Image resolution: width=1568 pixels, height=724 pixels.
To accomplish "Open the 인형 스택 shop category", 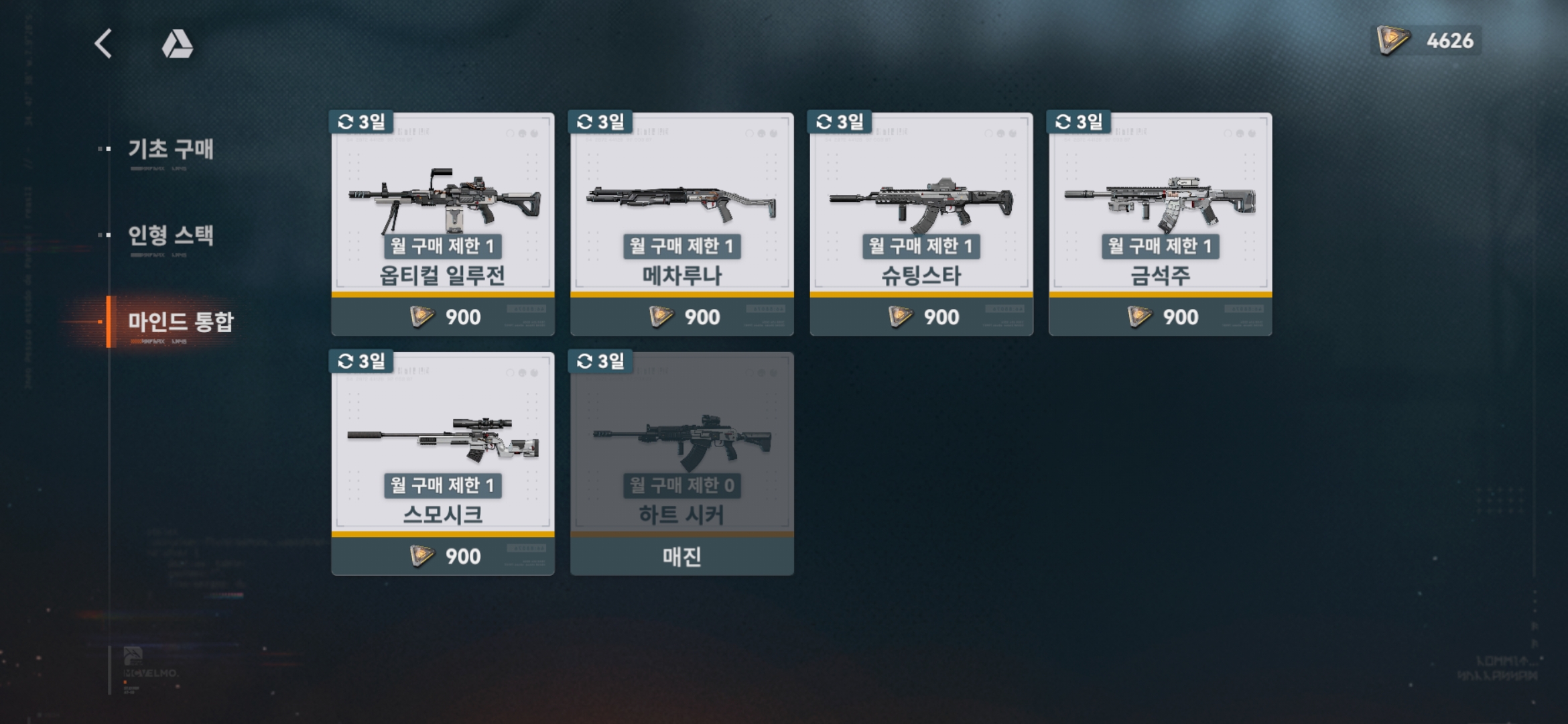I will [170, 235].
